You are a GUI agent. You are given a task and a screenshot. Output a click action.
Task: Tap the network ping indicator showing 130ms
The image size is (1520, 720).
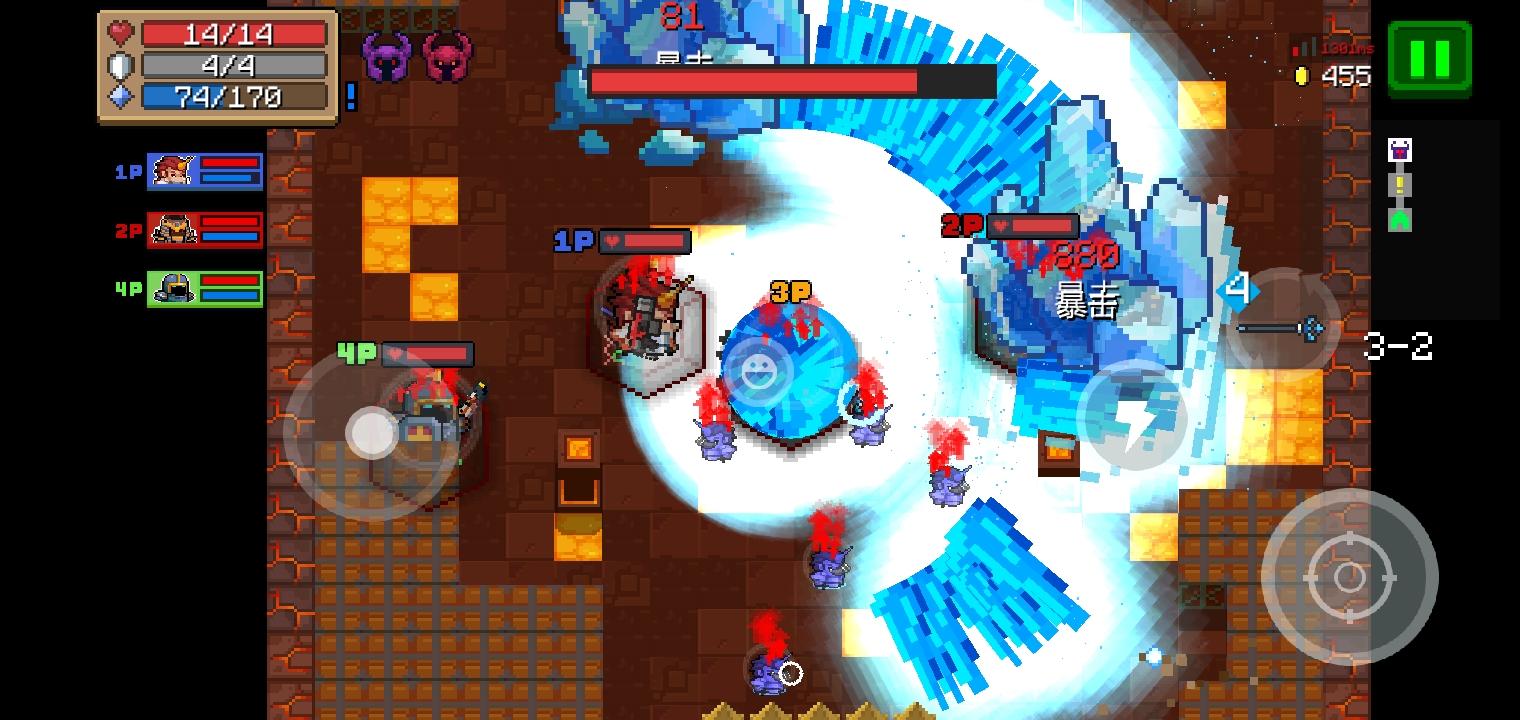[x=1331, y=46]
